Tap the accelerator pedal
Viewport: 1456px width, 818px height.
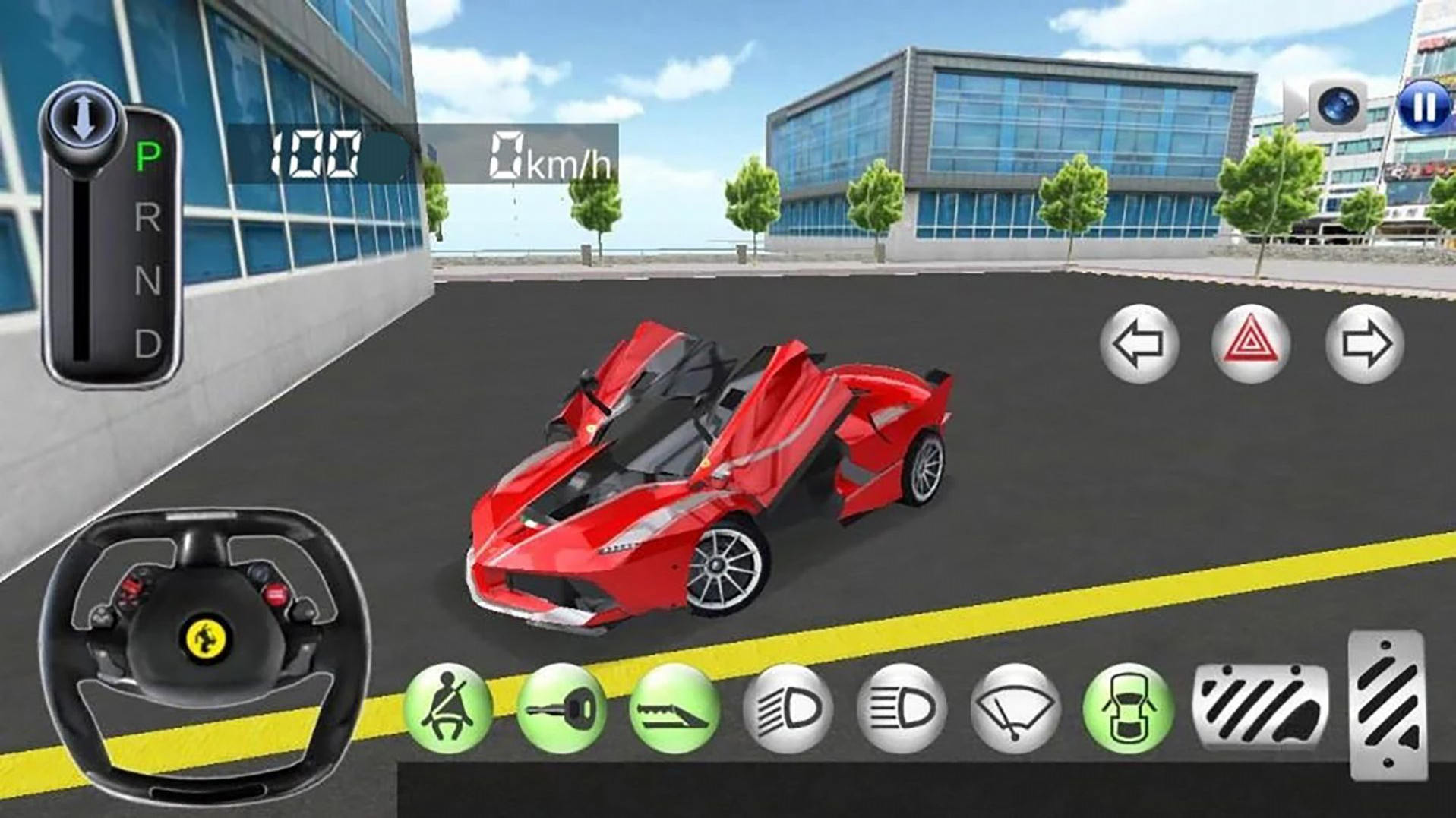1388,706
